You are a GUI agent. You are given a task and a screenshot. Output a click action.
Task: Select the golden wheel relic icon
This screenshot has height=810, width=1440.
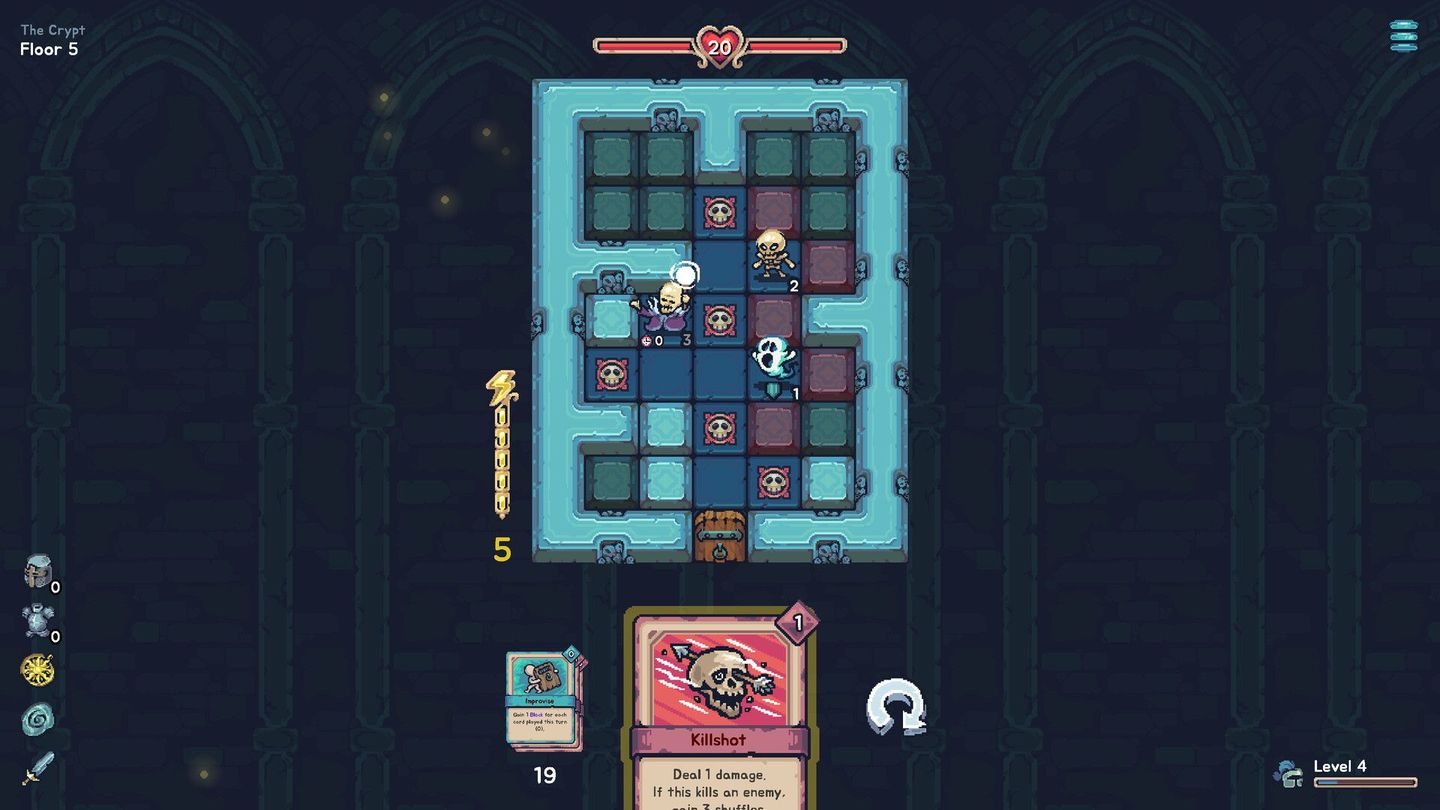[x=37, y=670]
